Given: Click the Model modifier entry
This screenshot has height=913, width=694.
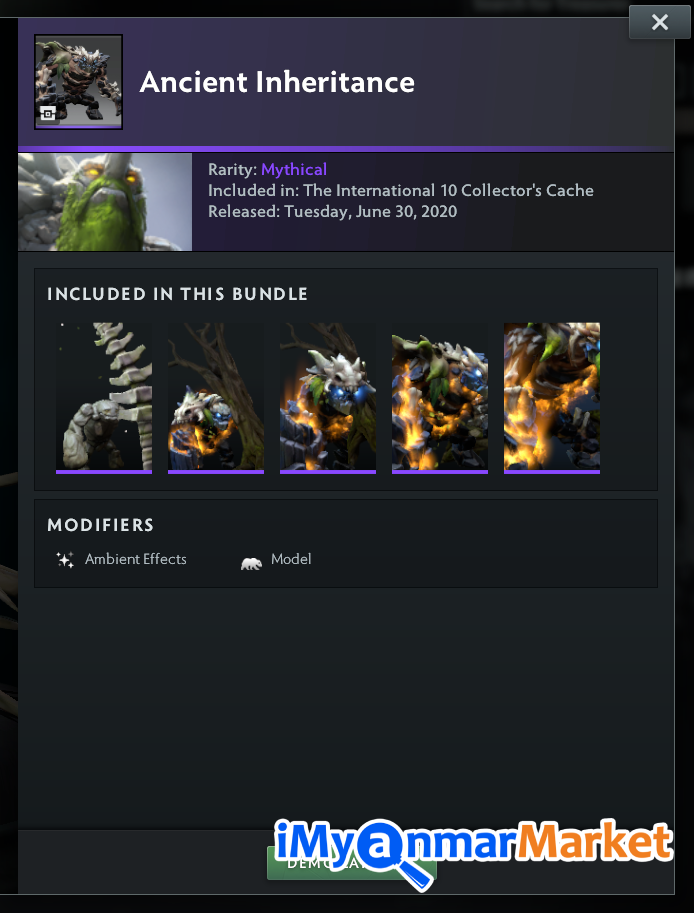Looking at the screenshot, I should click(277, 560).
